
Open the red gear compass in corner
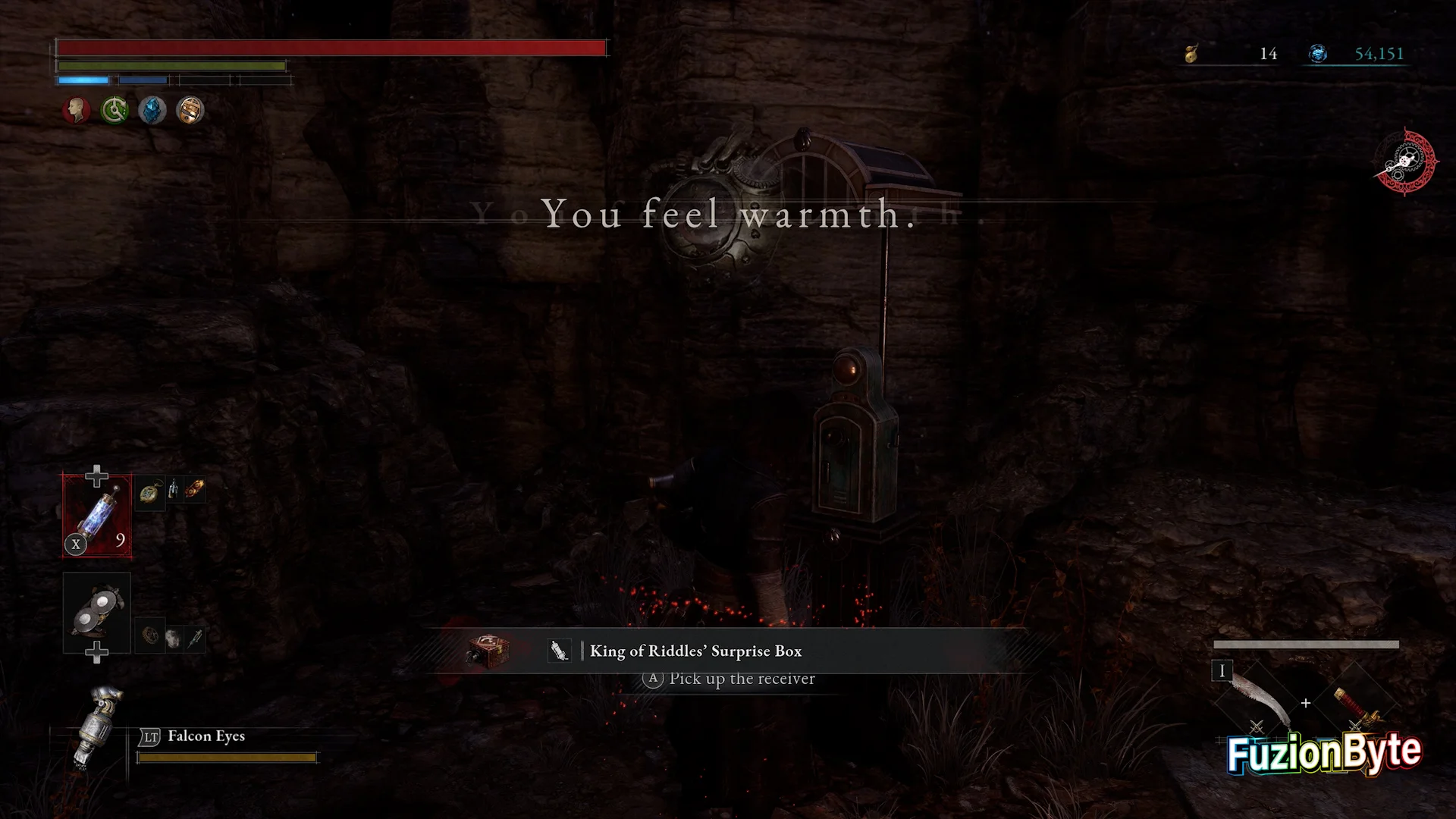click(x=1405, y=162)
